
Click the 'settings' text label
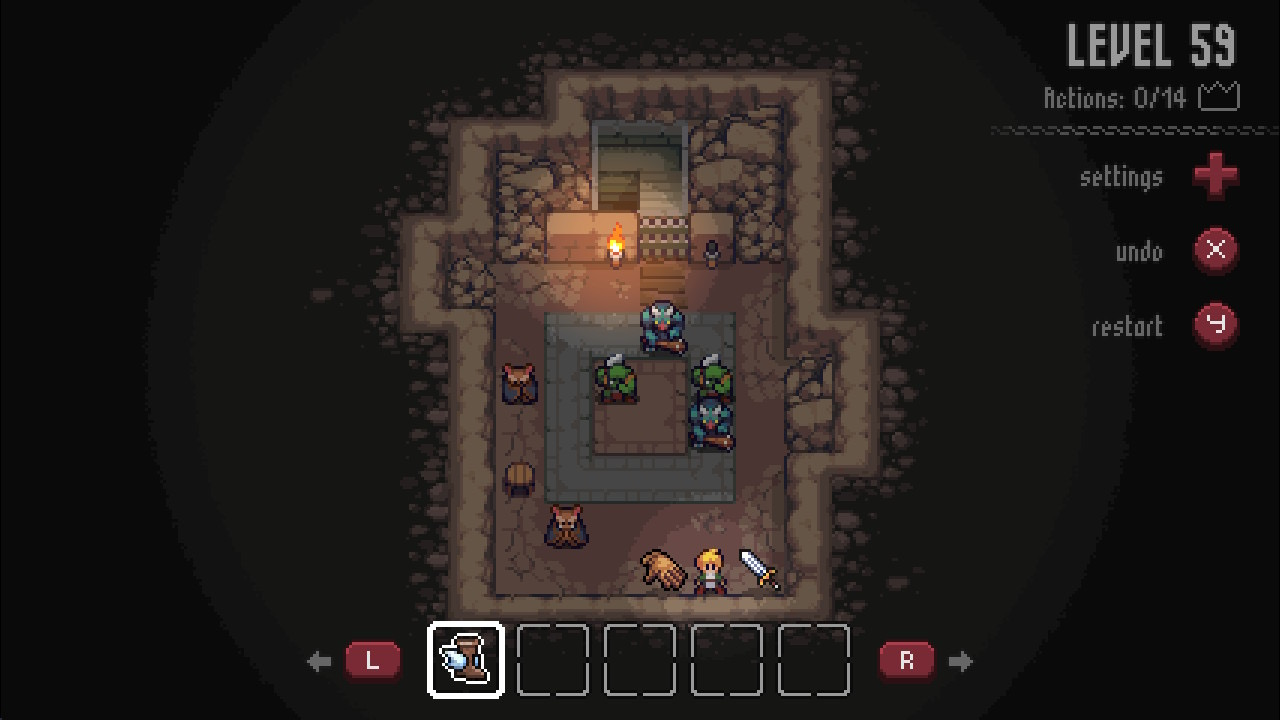[1121, 176]
